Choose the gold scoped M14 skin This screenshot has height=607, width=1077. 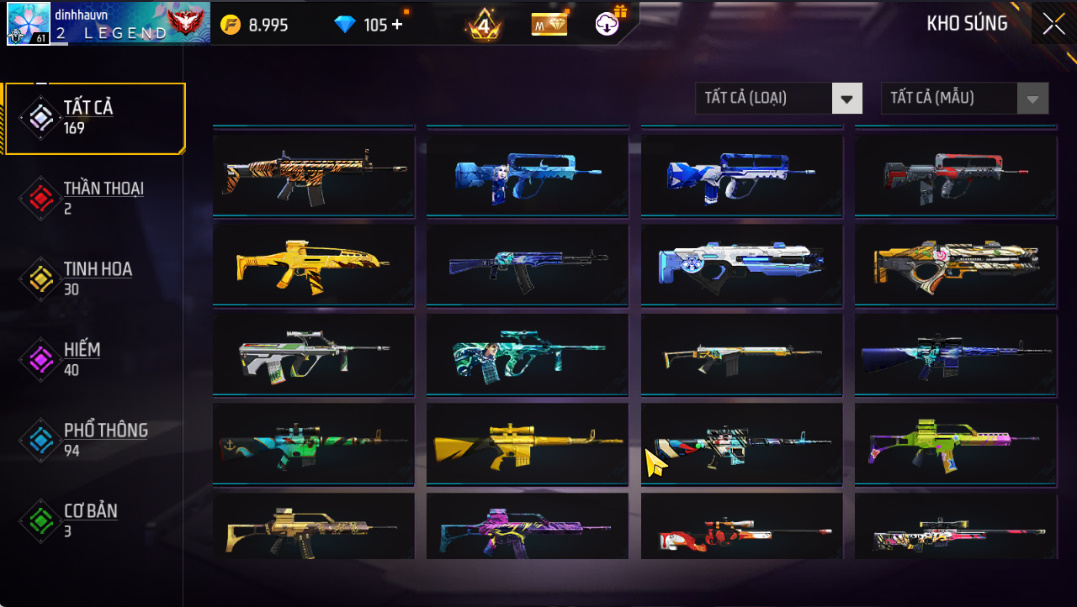click(x=528, y=443)
